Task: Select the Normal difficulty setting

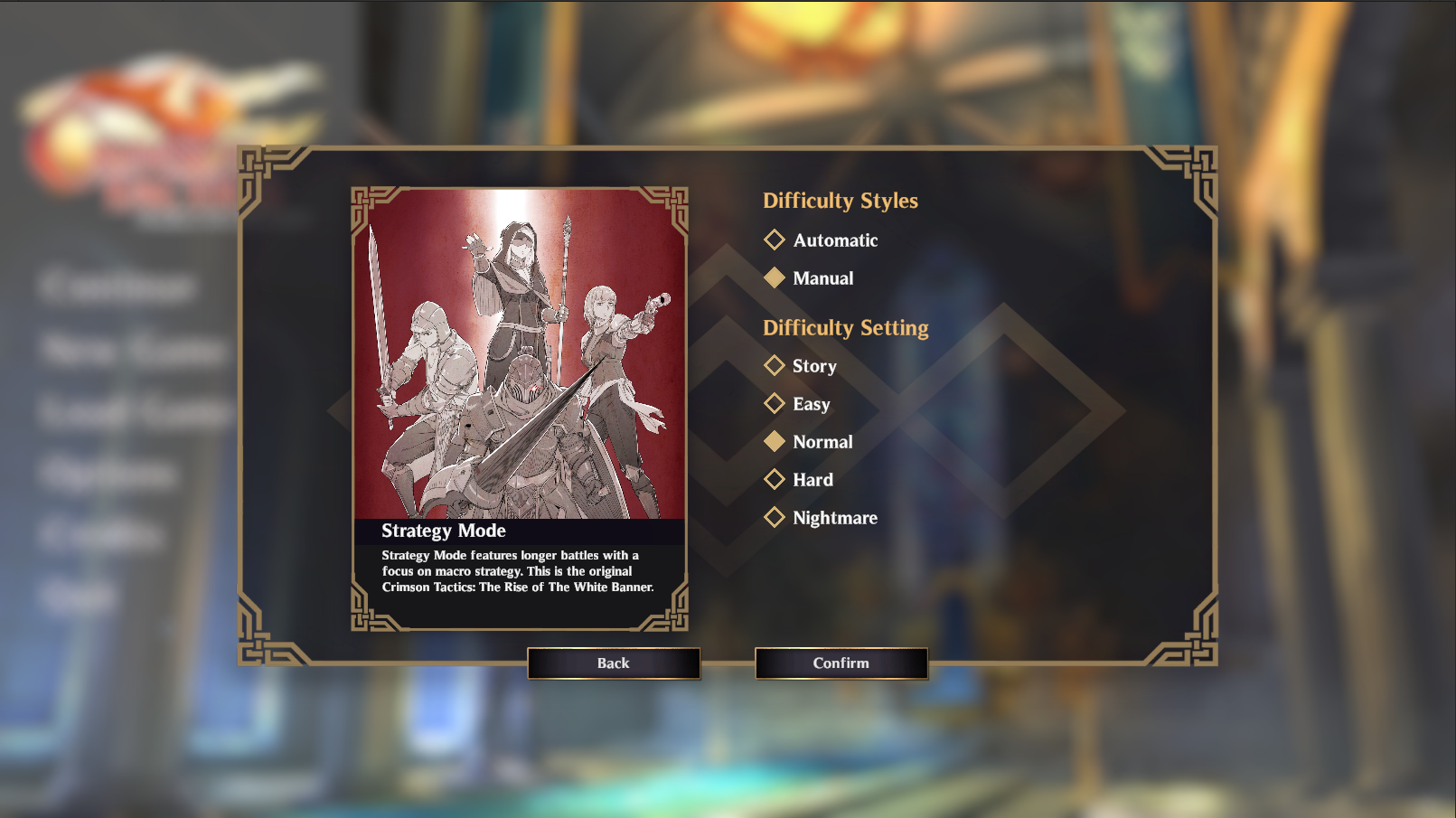Action: 822,442
